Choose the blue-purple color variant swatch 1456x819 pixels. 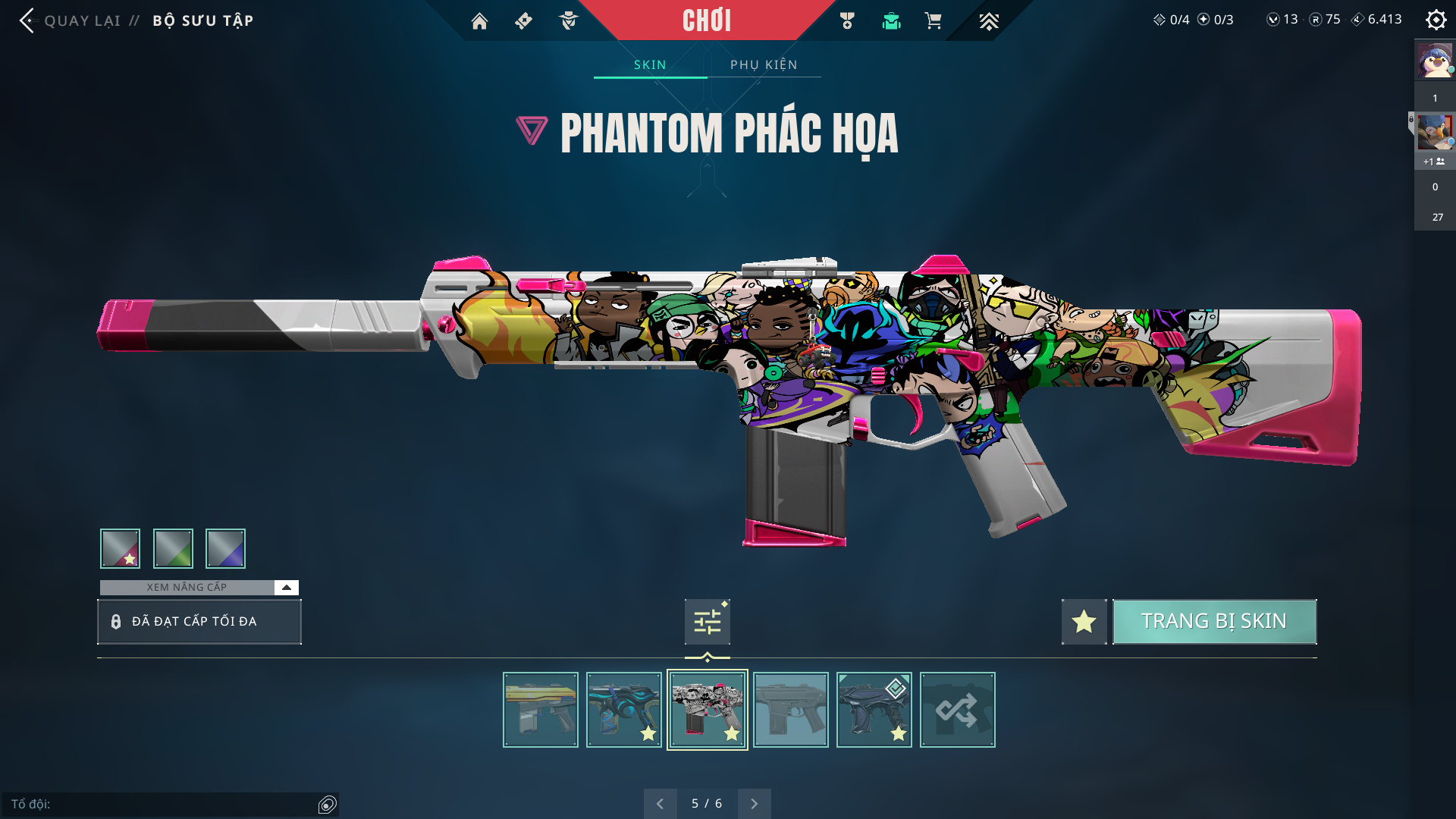tap(225, 548)
